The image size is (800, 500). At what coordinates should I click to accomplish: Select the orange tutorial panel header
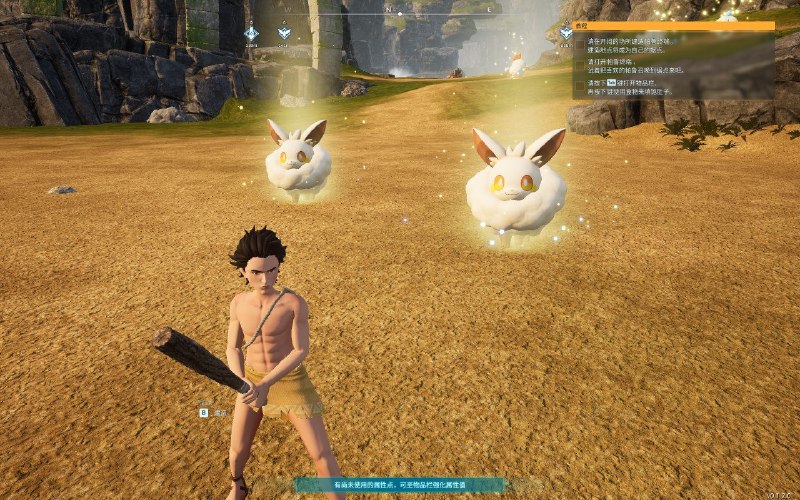point(673,27)
